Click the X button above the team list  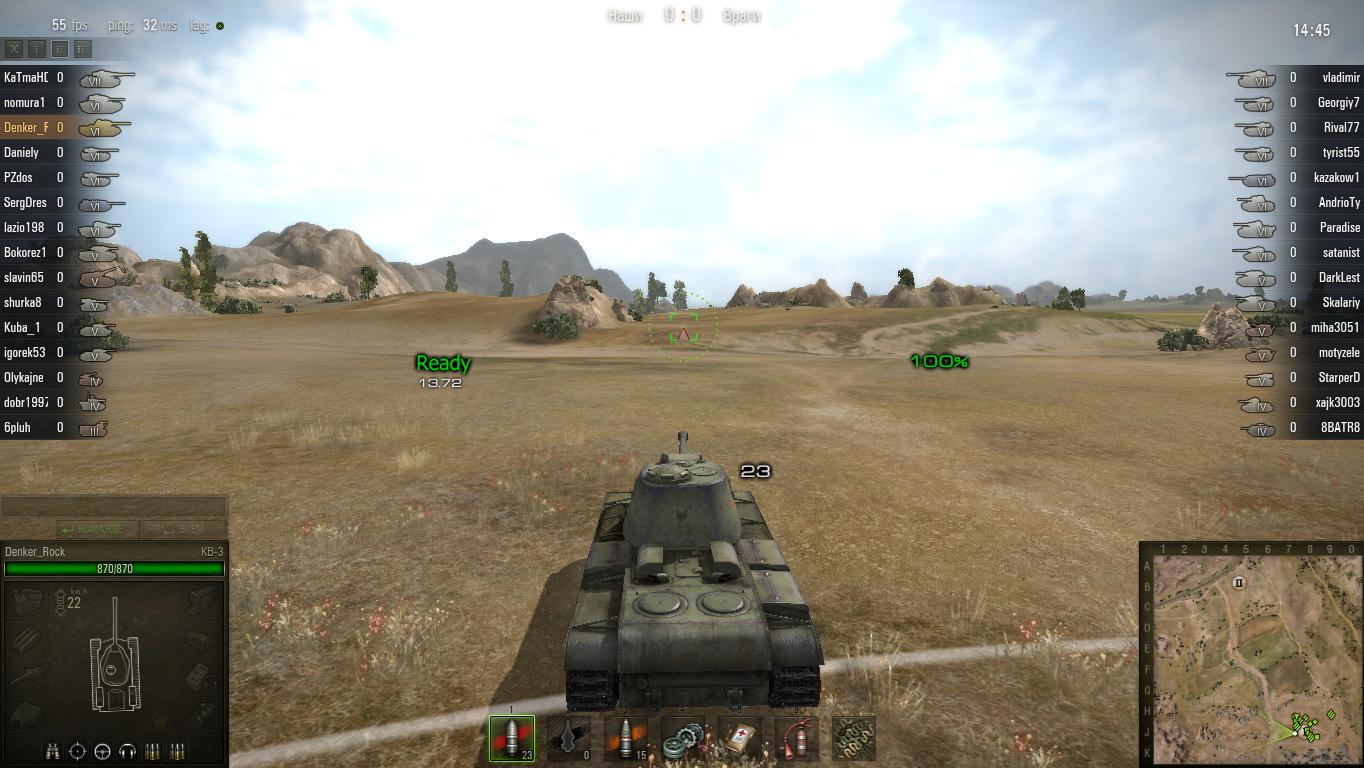(x=14, y=48)
